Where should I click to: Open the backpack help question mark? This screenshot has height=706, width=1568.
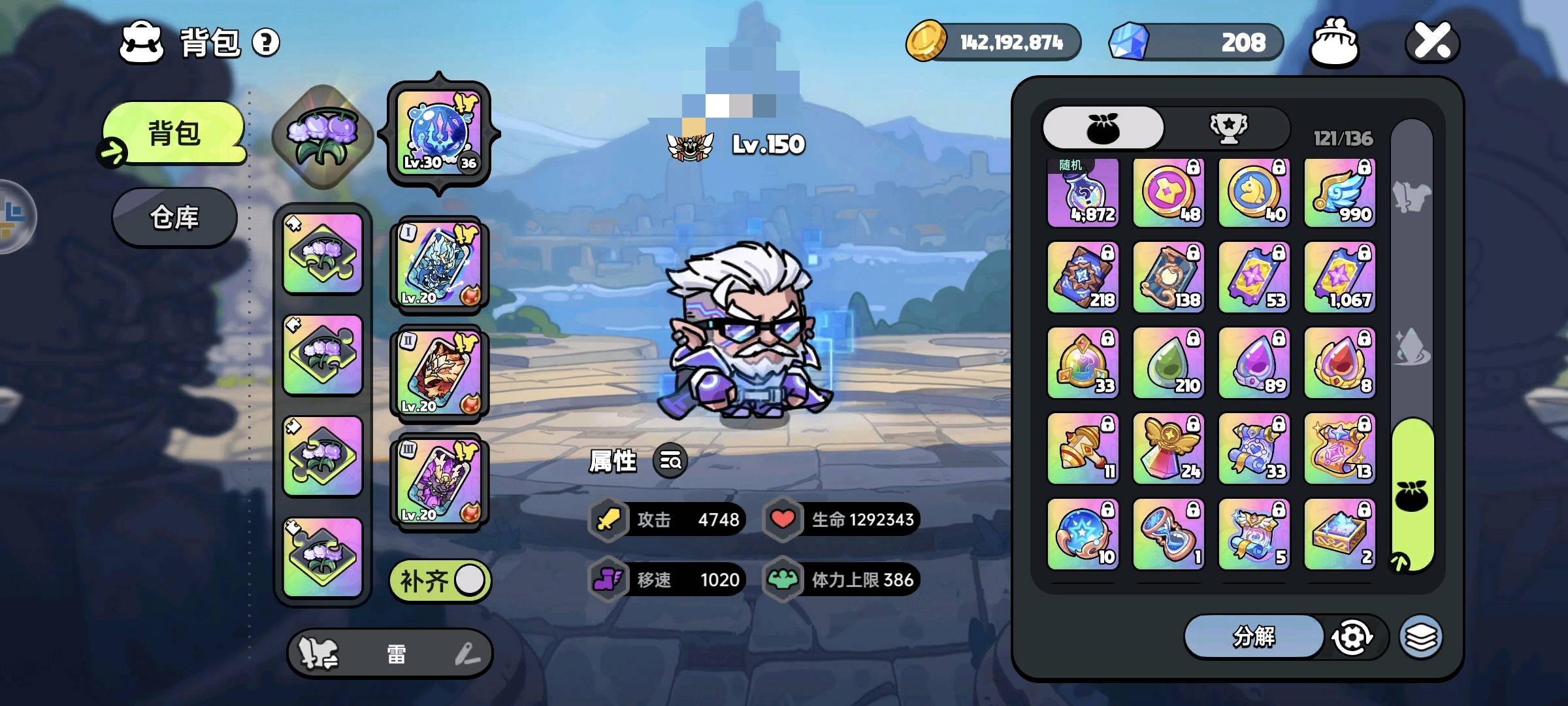tap(266, 43)
